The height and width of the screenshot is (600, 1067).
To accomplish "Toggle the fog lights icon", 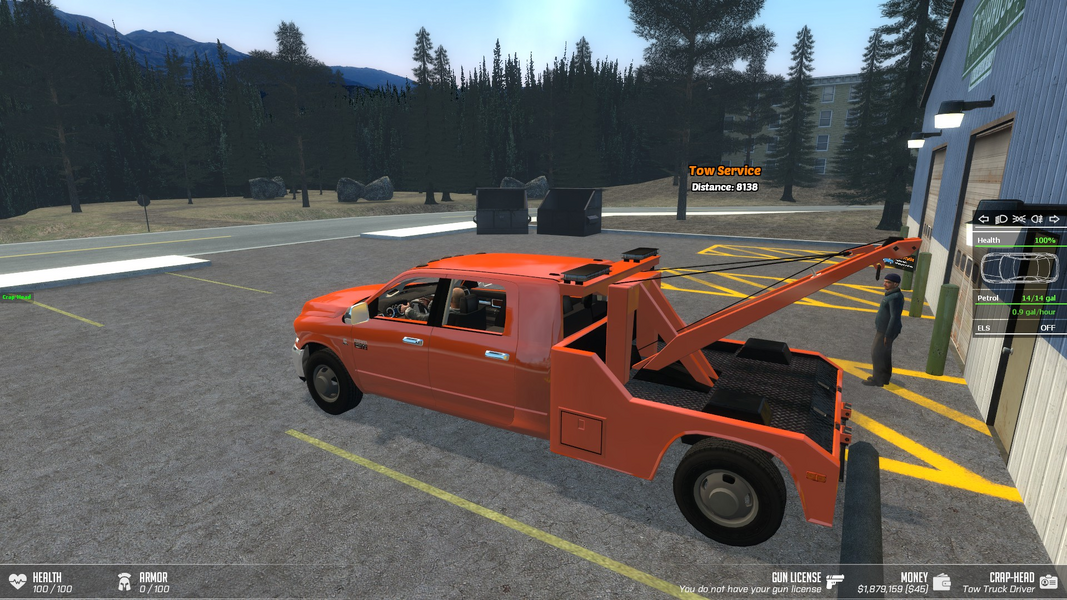I will pos(1037,219).
